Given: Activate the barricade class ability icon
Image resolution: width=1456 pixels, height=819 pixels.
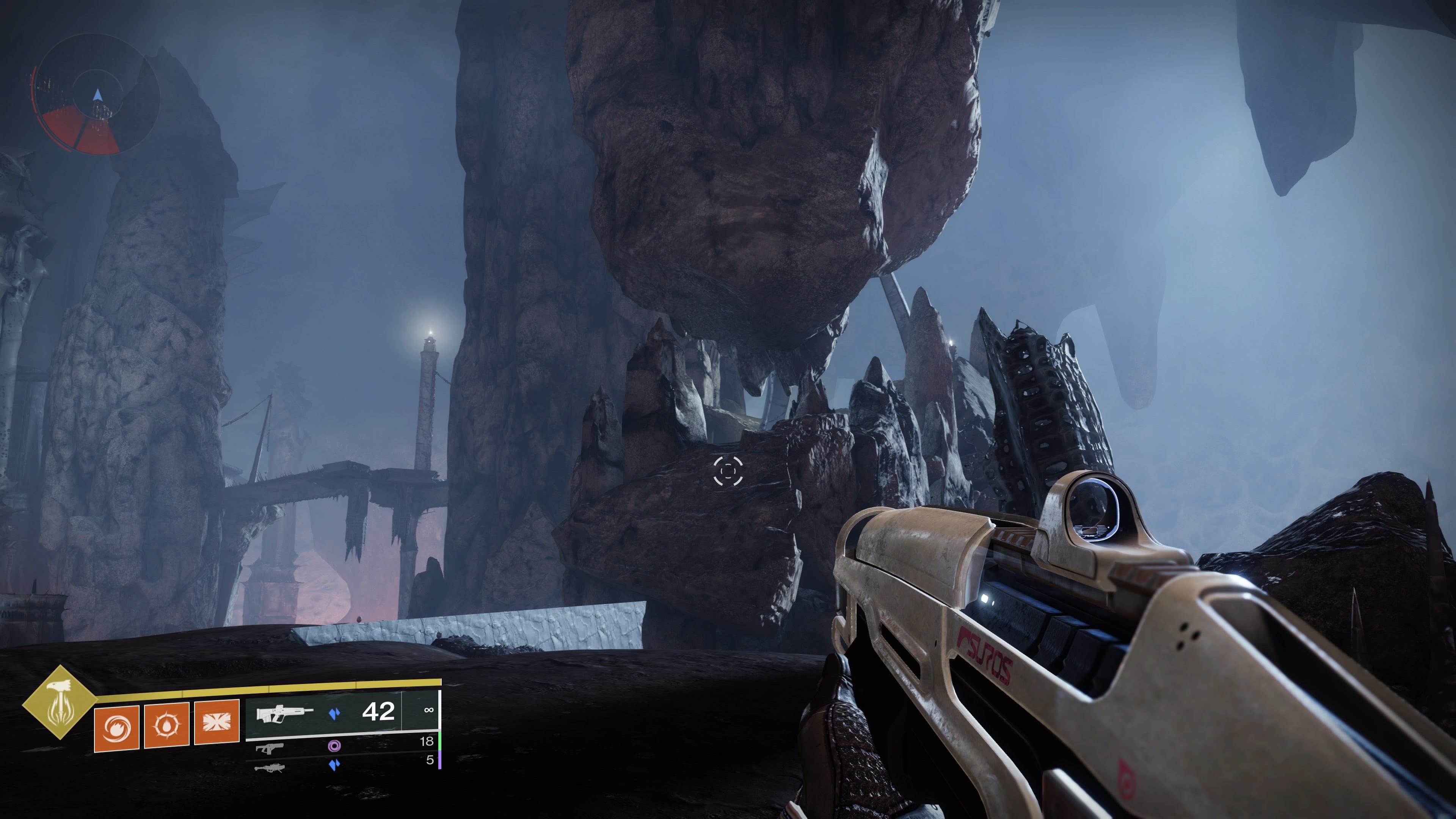Looking at the screenshot, I should pos(217,722).
